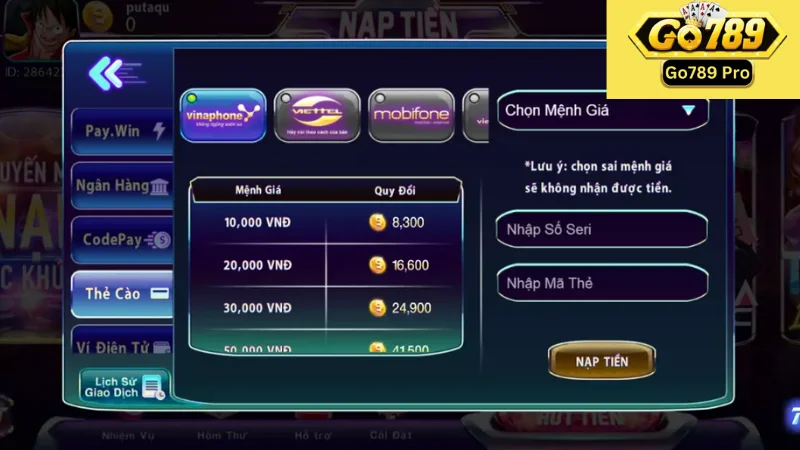Switch to the Ngân Hàng tab
The image size is (800, 450).
(122, 186)
